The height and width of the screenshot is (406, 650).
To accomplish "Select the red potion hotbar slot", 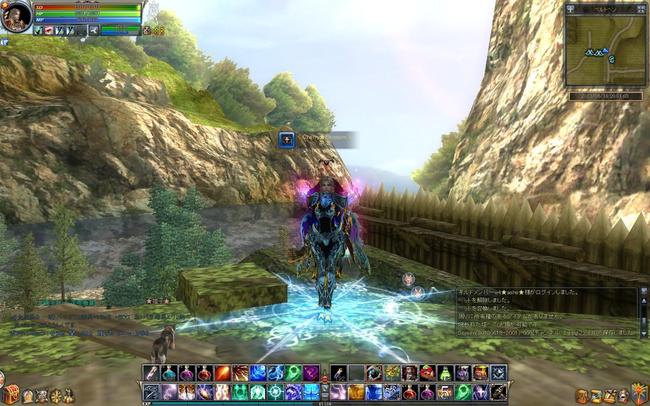I will coord(204,373).
